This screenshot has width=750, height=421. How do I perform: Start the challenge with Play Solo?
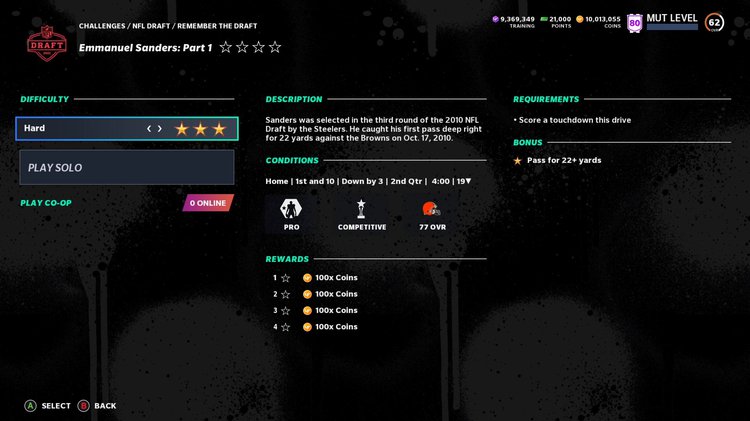pos(127,168)
